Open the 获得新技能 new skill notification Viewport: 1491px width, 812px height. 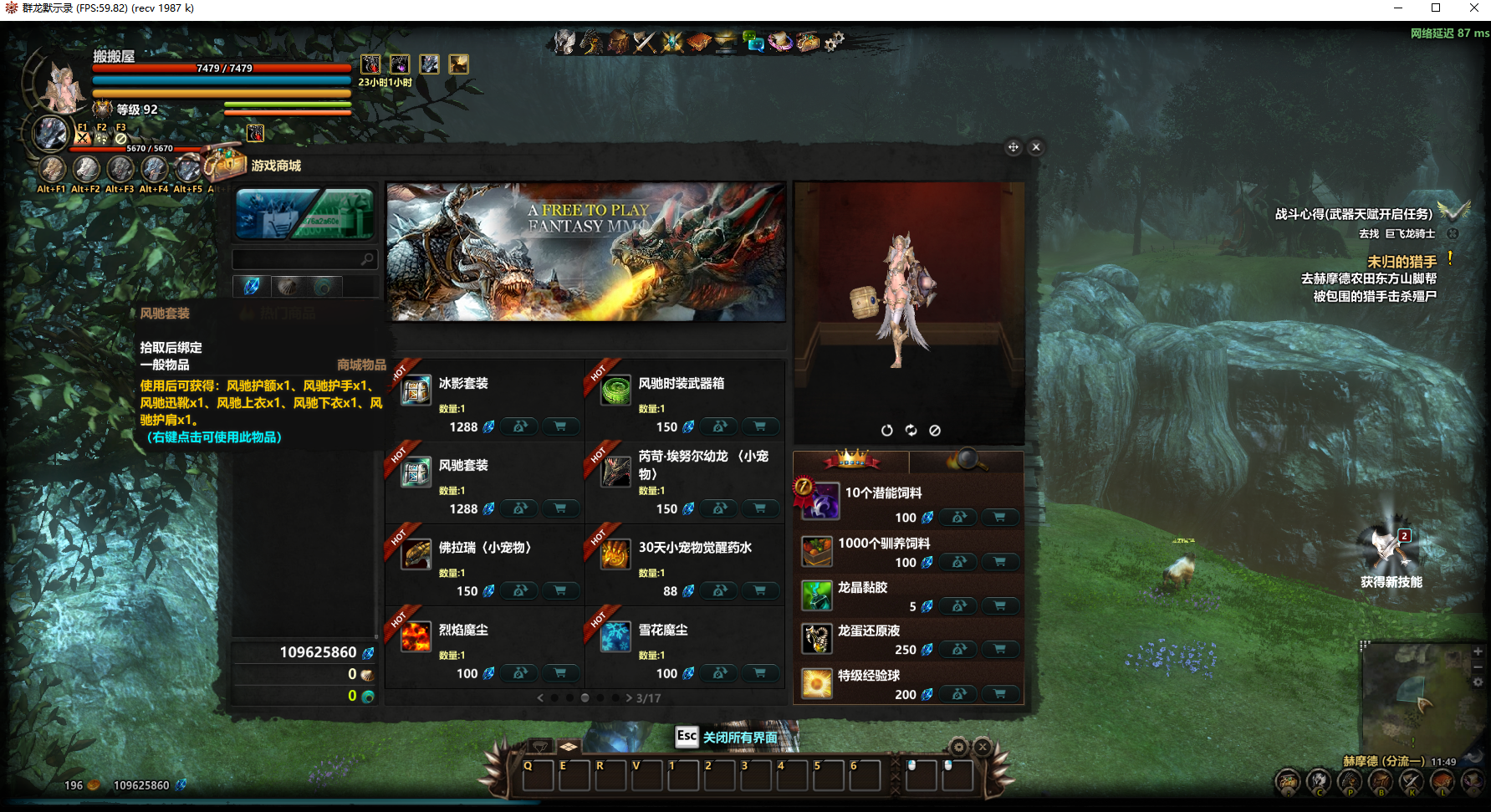[1390, 554]
